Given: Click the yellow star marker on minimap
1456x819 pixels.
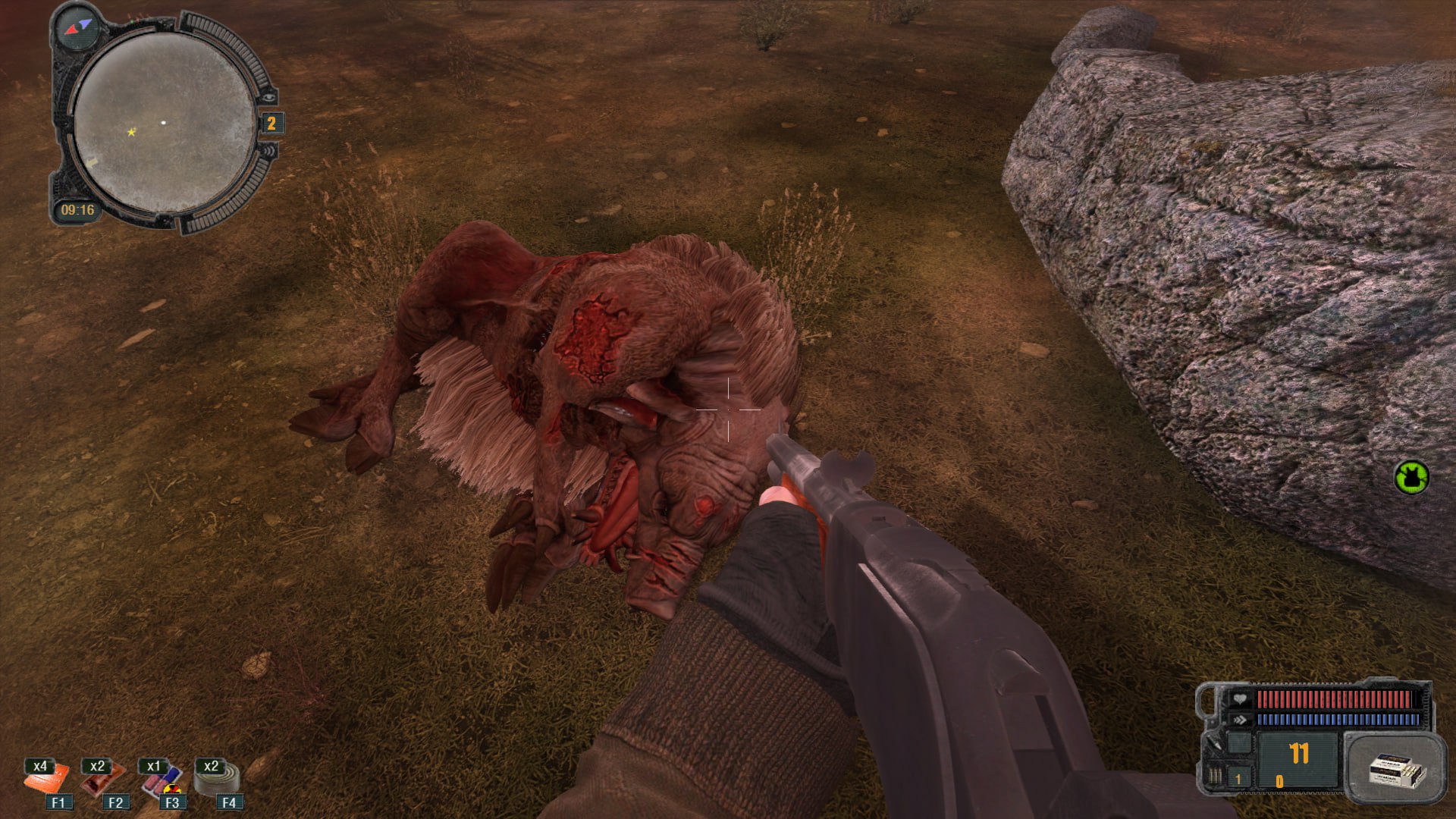Looking at the screenshot, I should pyautogui.click(x=131, y=132).
